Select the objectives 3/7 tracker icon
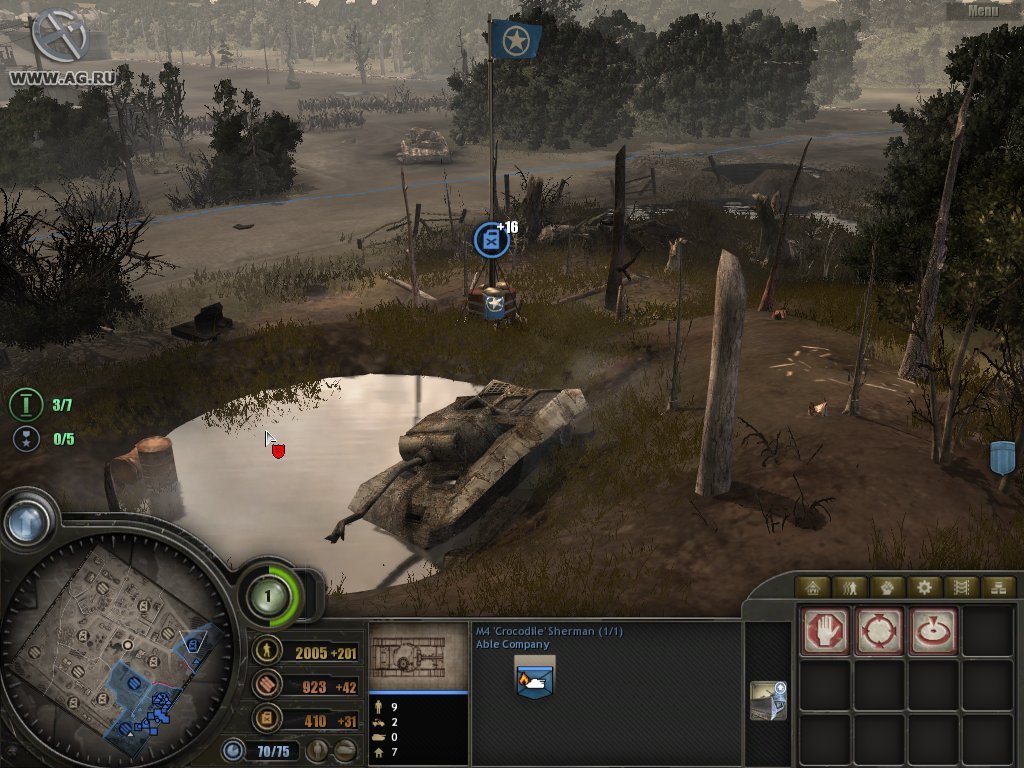 click(25, 405)
